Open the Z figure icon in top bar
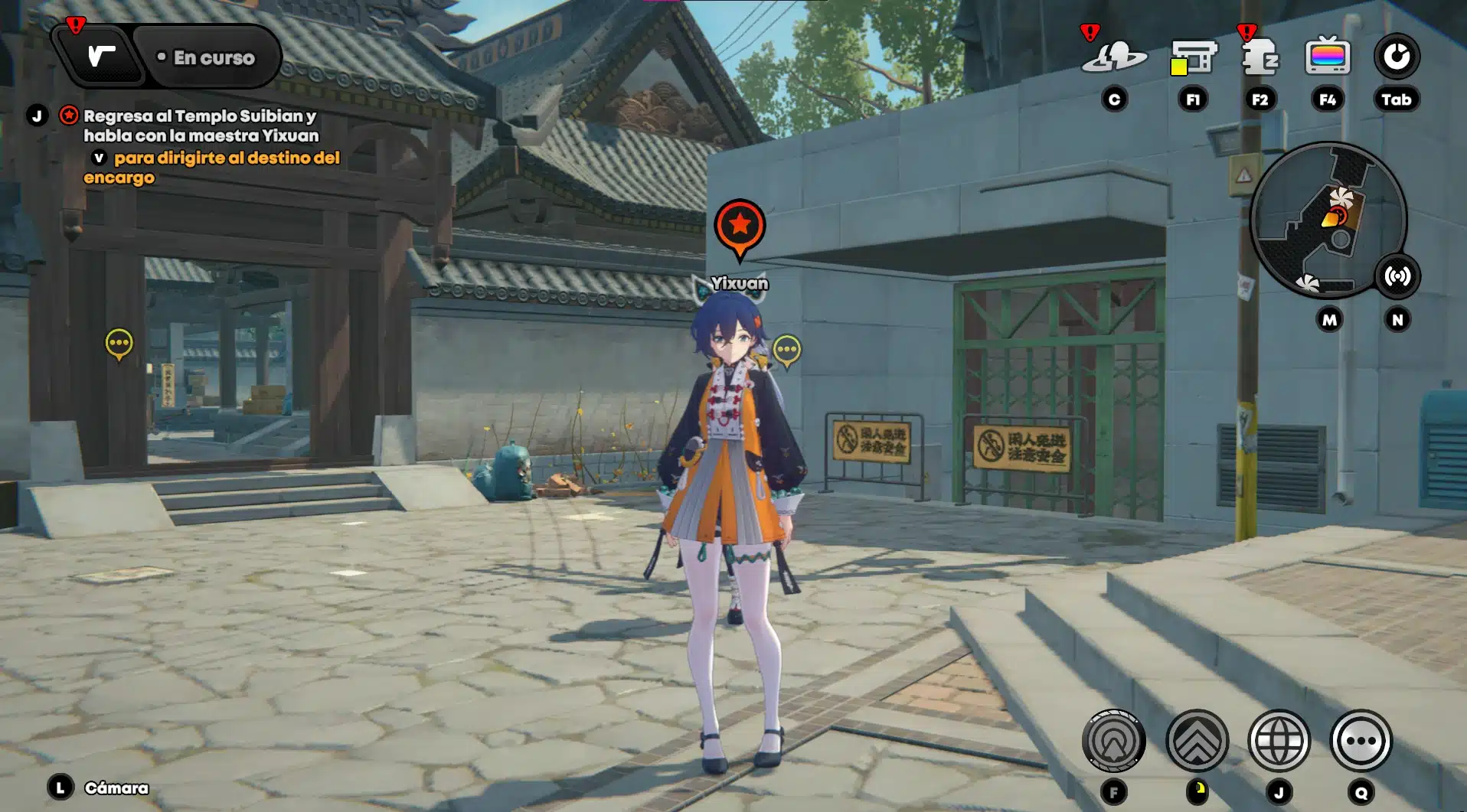 (1260, 57)
